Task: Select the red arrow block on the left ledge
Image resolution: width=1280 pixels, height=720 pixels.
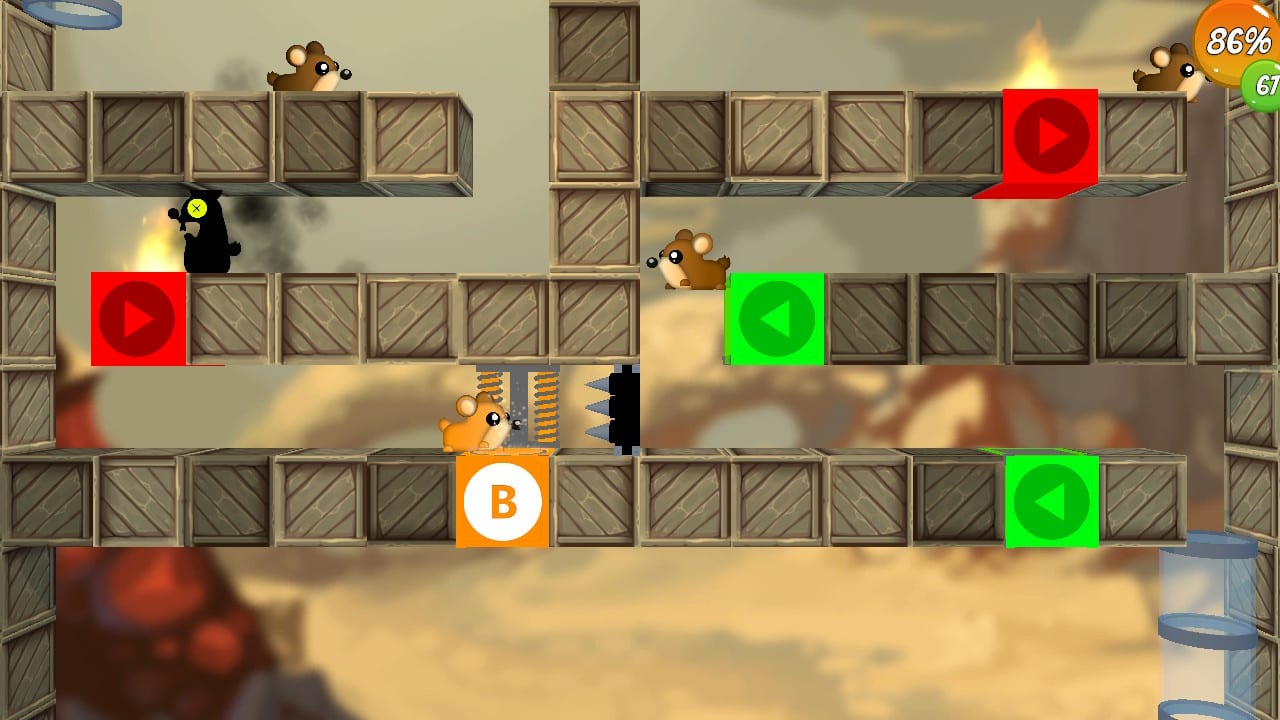Action: click(x=138, y=320)
